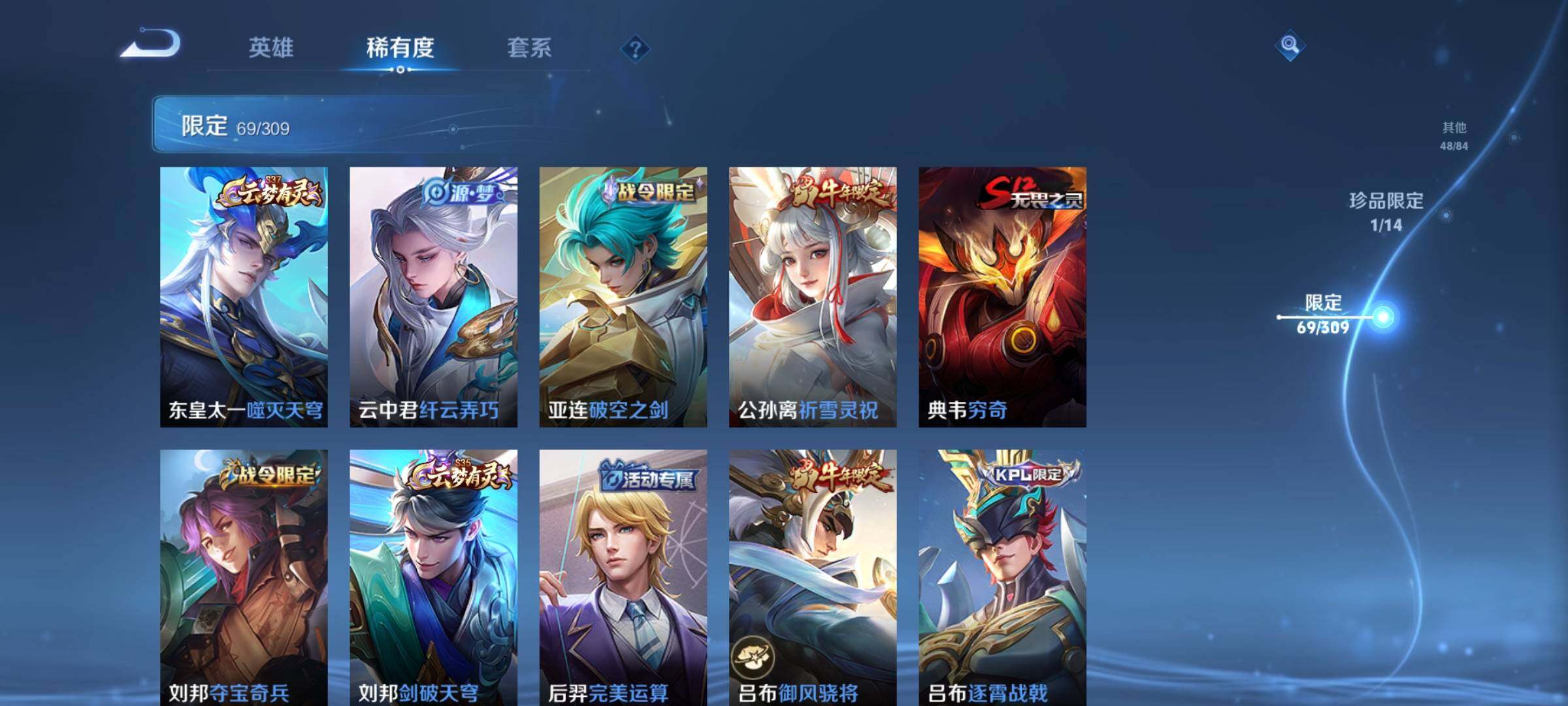Show help via the question mark icon
This screenshot has height=706, width=1568.
[635, 48]
